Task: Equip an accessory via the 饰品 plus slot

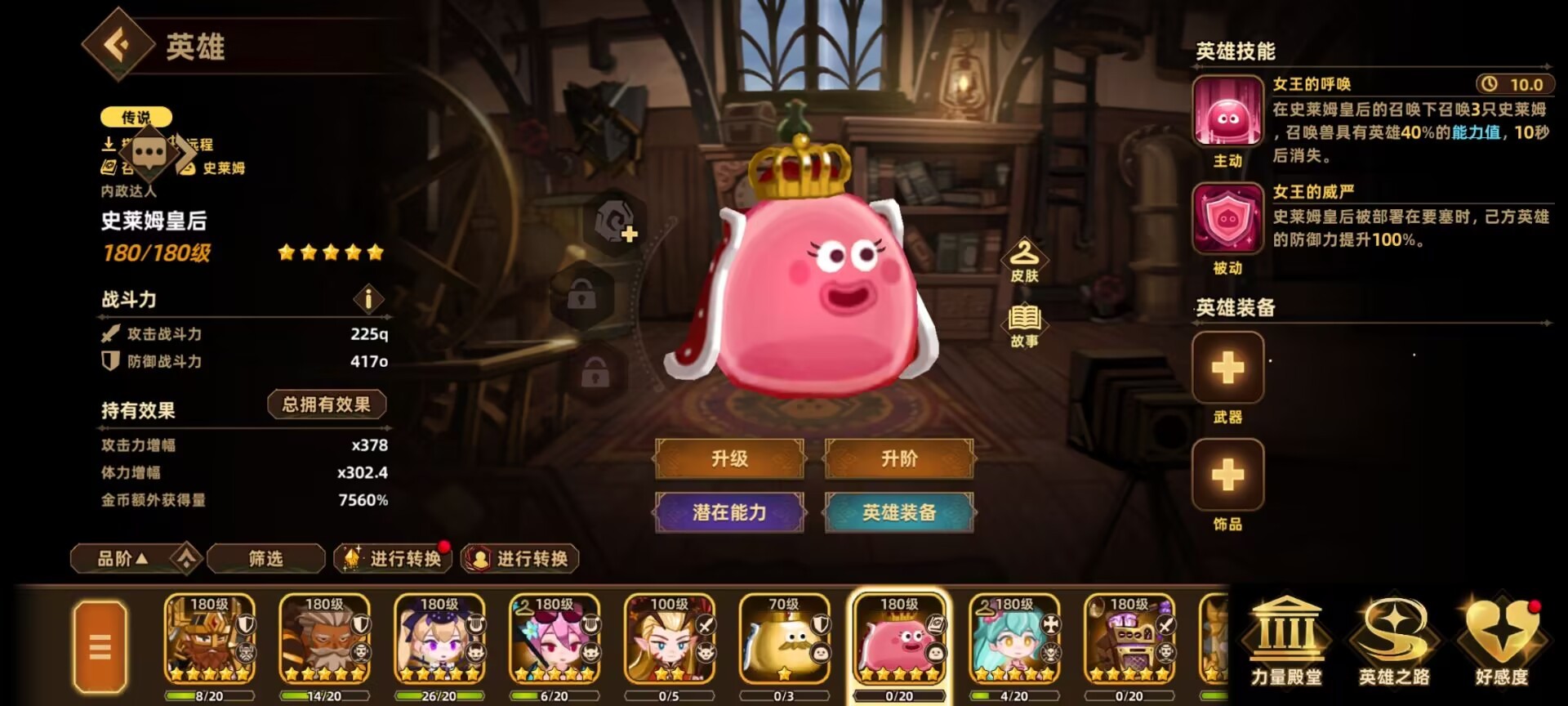Action: [x=1227, y=474]
